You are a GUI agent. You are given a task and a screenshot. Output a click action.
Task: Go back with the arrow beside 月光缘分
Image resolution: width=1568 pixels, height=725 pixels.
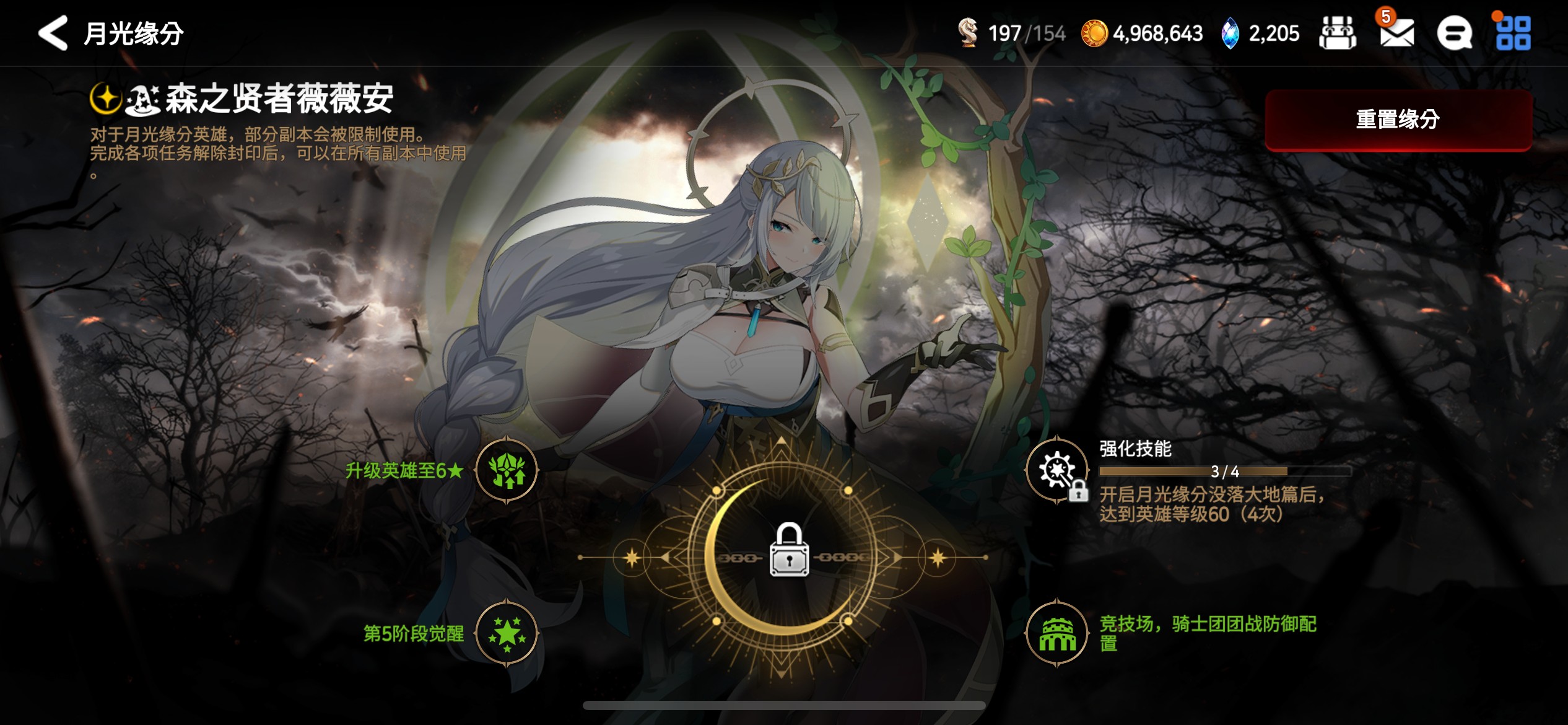tap(53, 33)
